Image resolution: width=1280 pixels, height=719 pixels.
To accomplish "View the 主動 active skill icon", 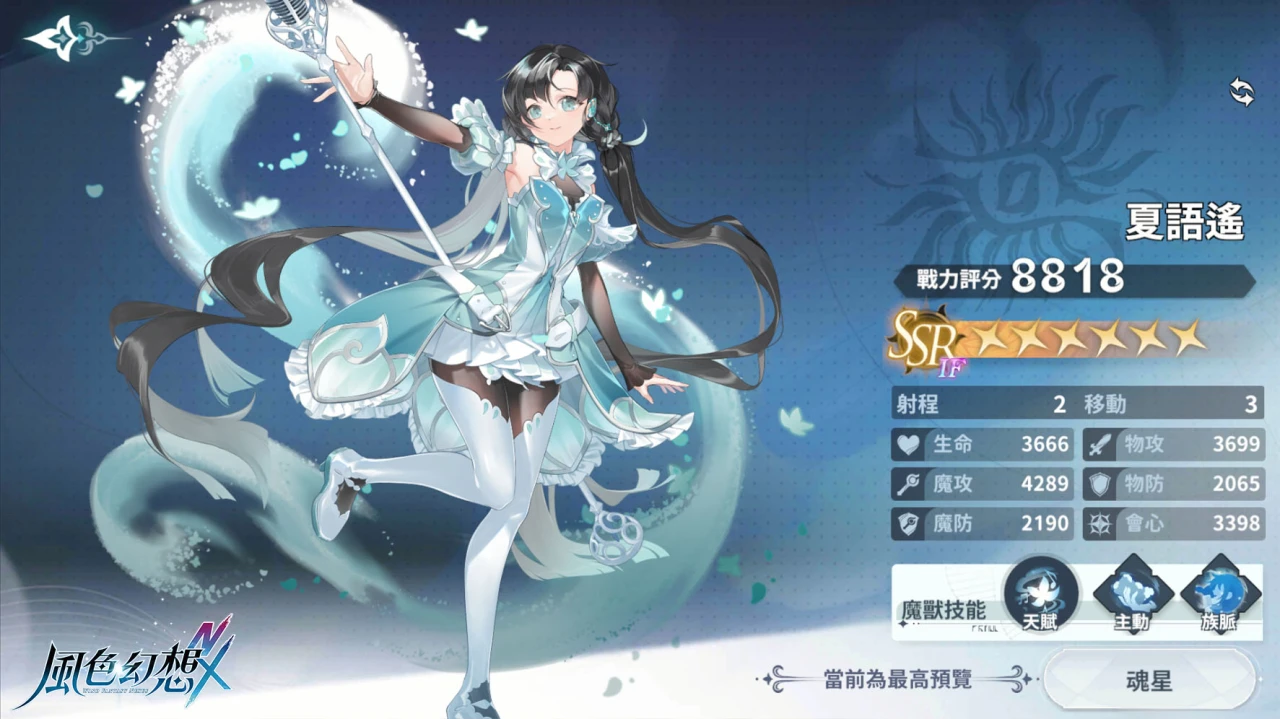I will coord(1131,595).
